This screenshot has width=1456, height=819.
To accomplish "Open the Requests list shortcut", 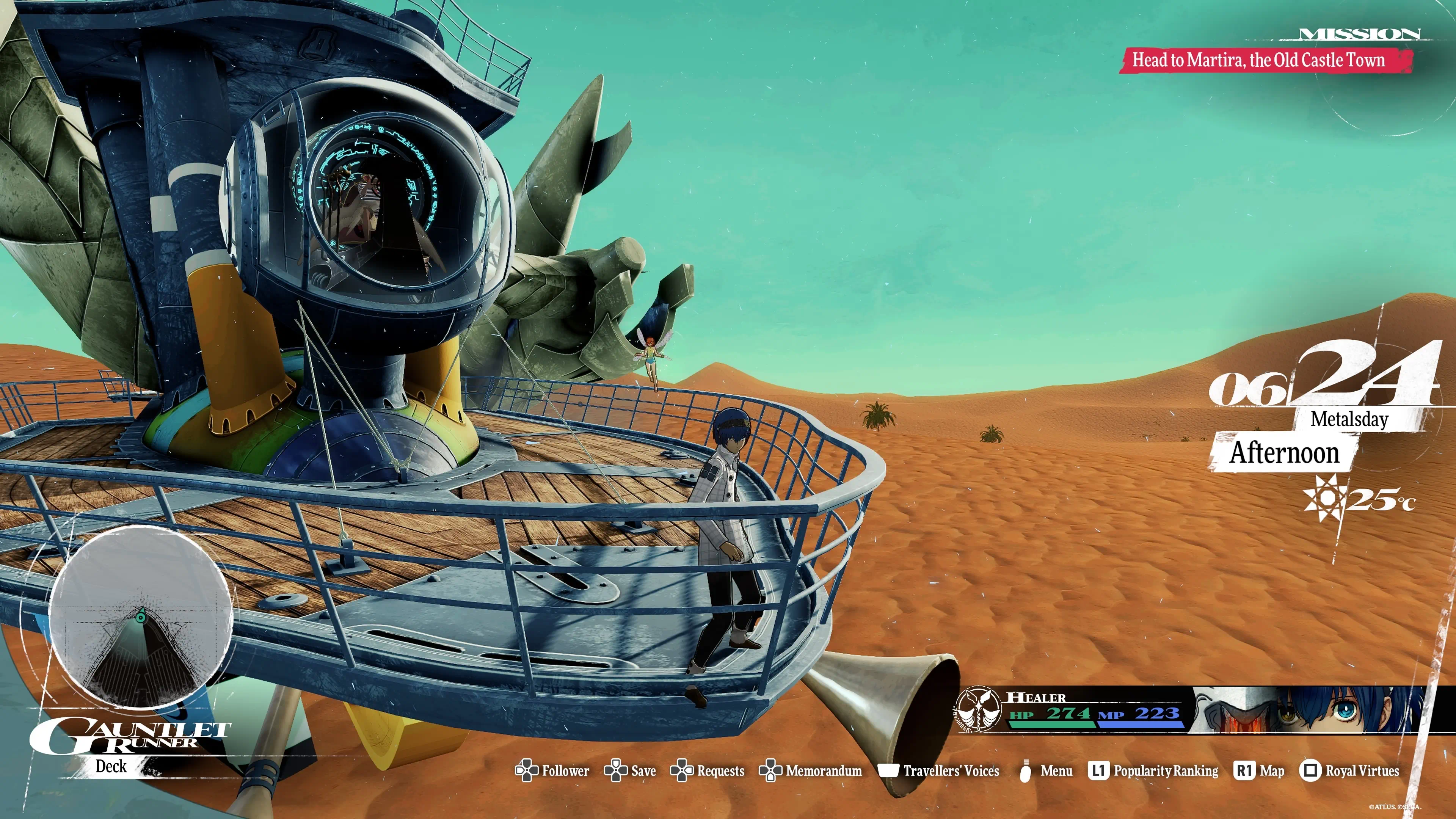I will [720, 771].
